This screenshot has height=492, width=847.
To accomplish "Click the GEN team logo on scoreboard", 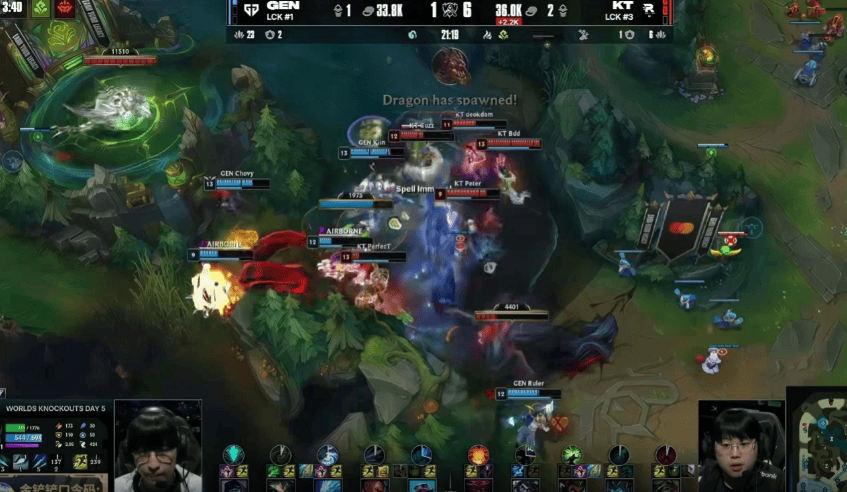I will (249, 10).
